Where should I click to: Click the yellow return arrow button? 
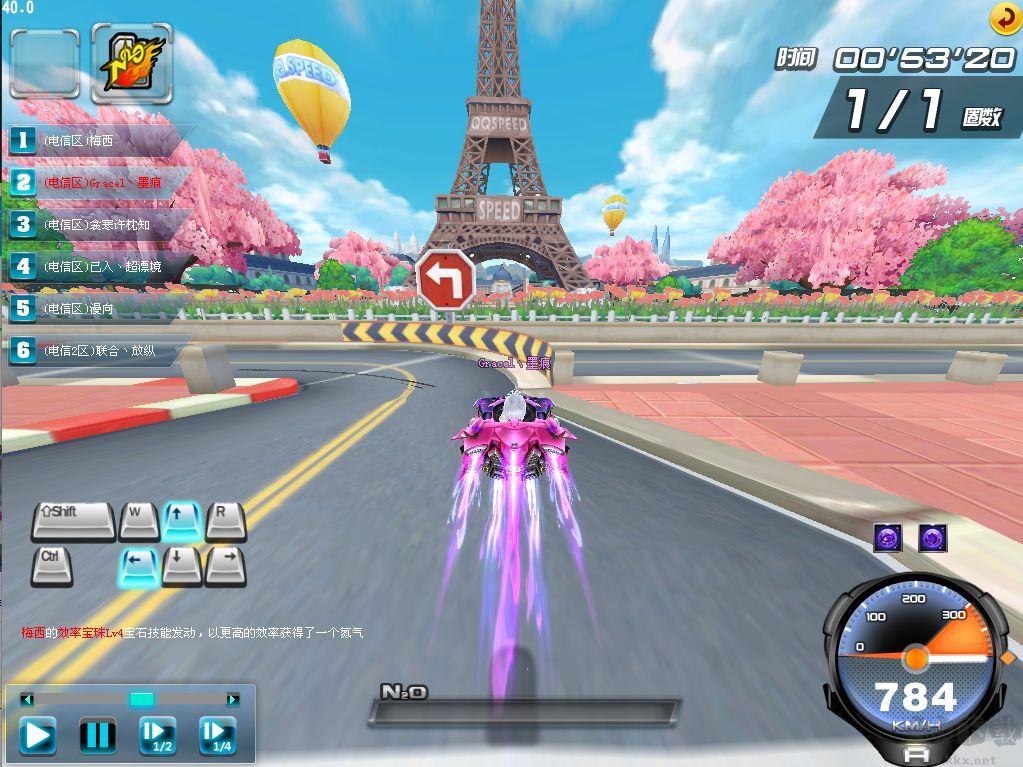coord(1004,18)
